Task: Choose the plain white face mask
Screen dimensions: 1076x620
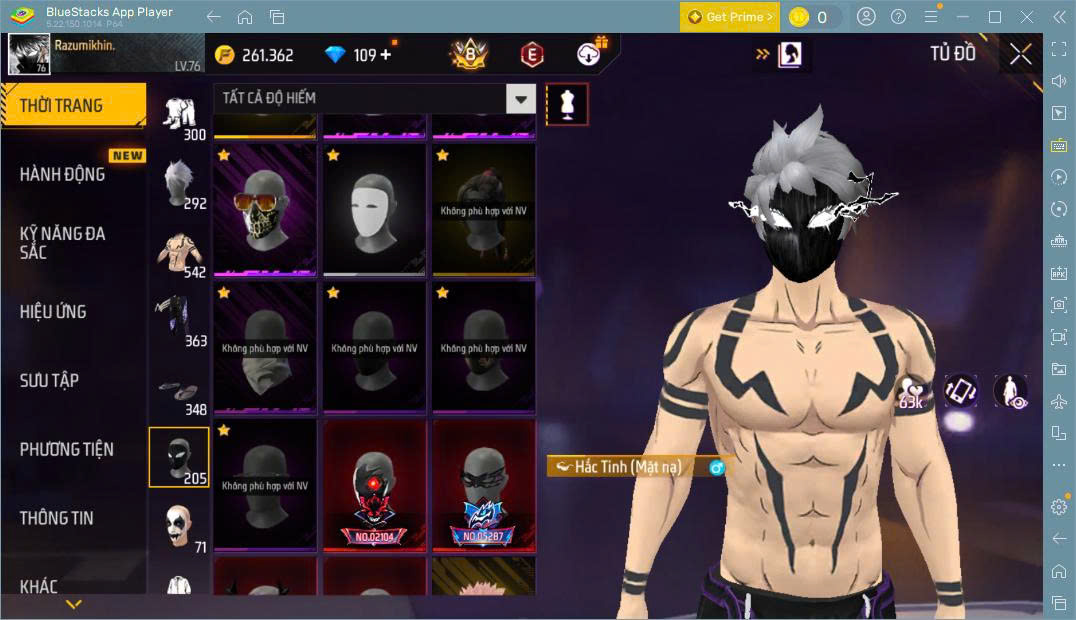Action: (374, 209)
